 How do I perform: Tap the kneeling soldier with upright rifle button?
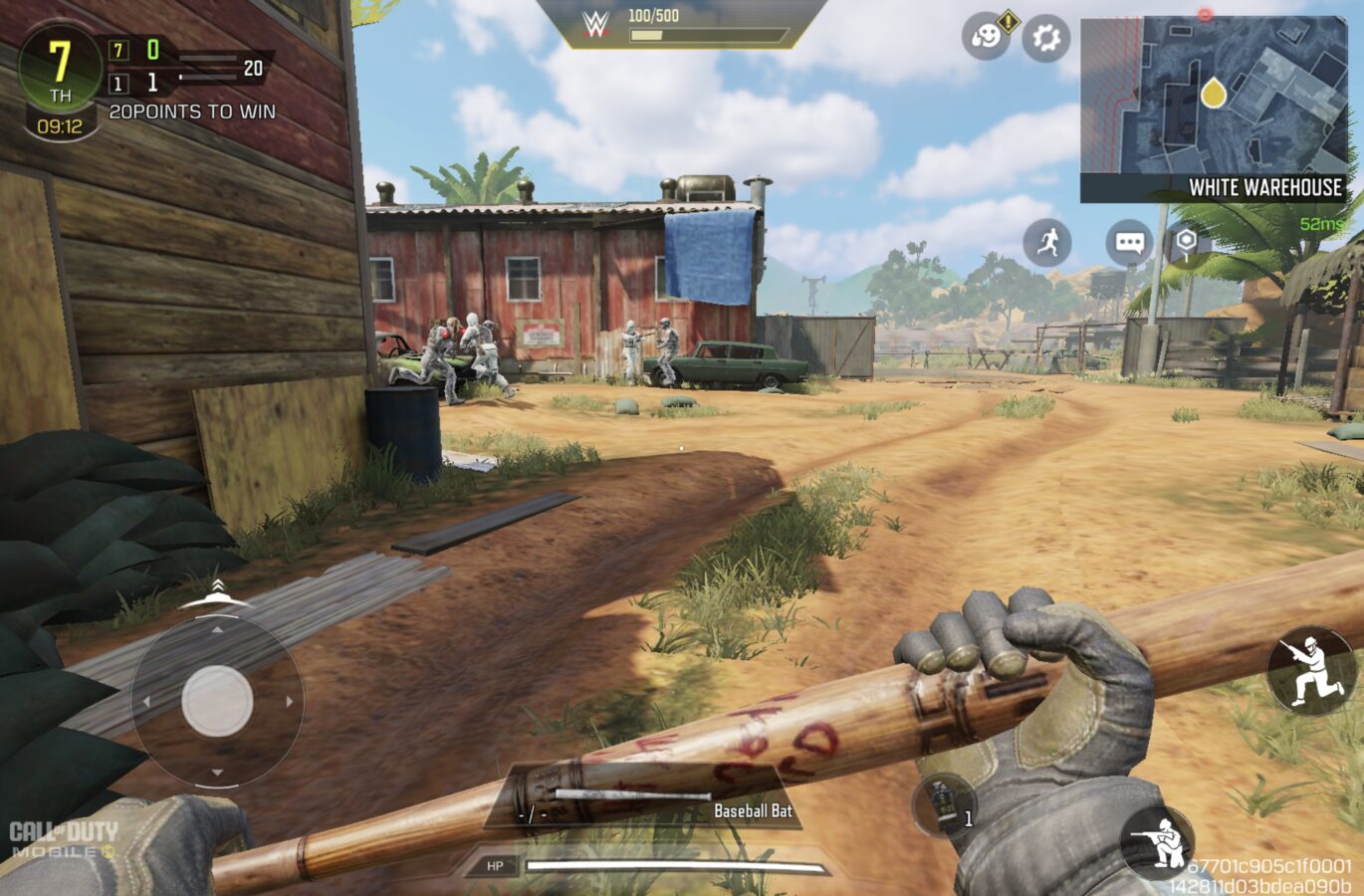point(1310,671)
